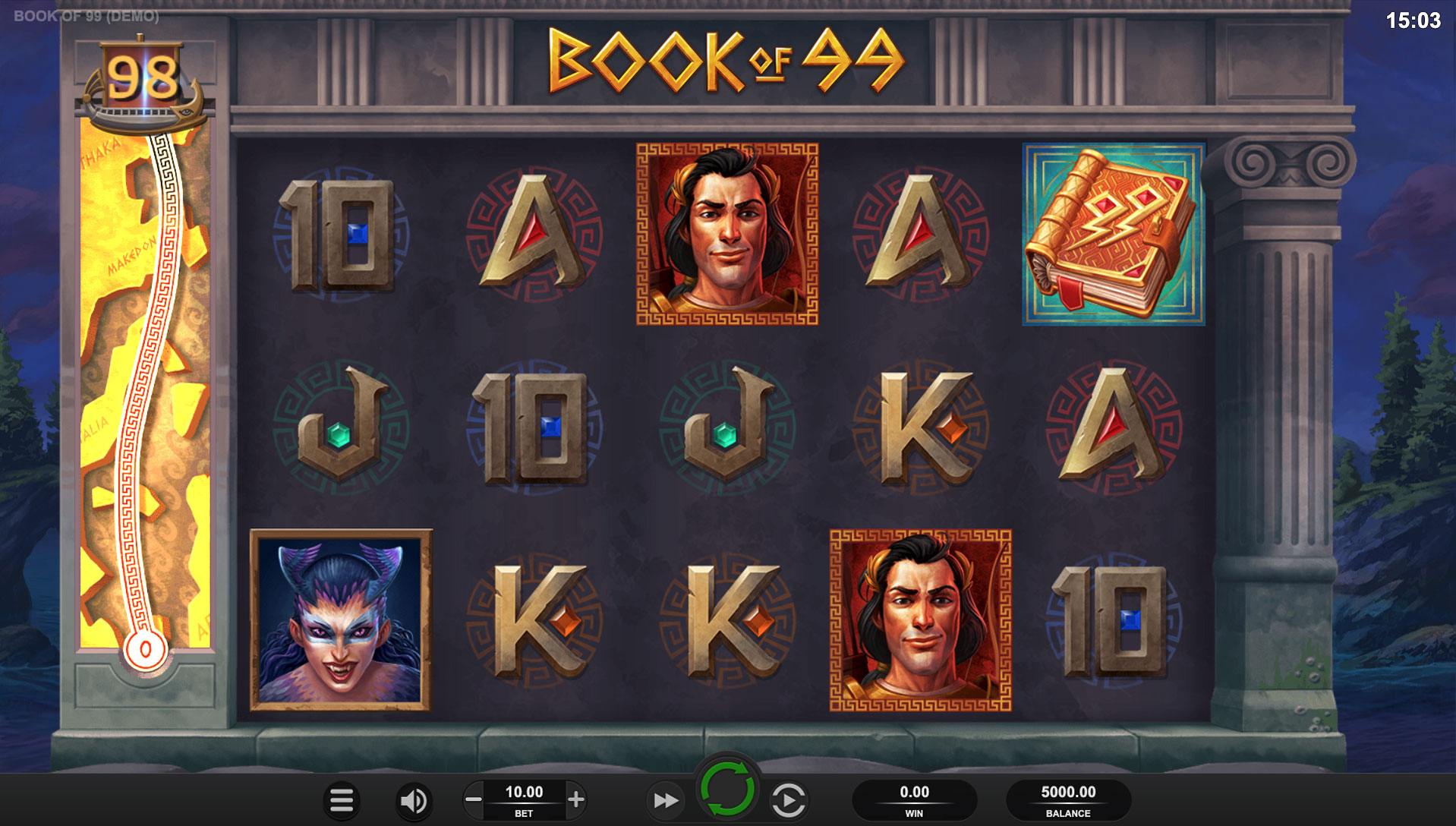Viewport: 1456px width, 826px height.
Task: Open the autoplay settings
Action: point(789,800)
